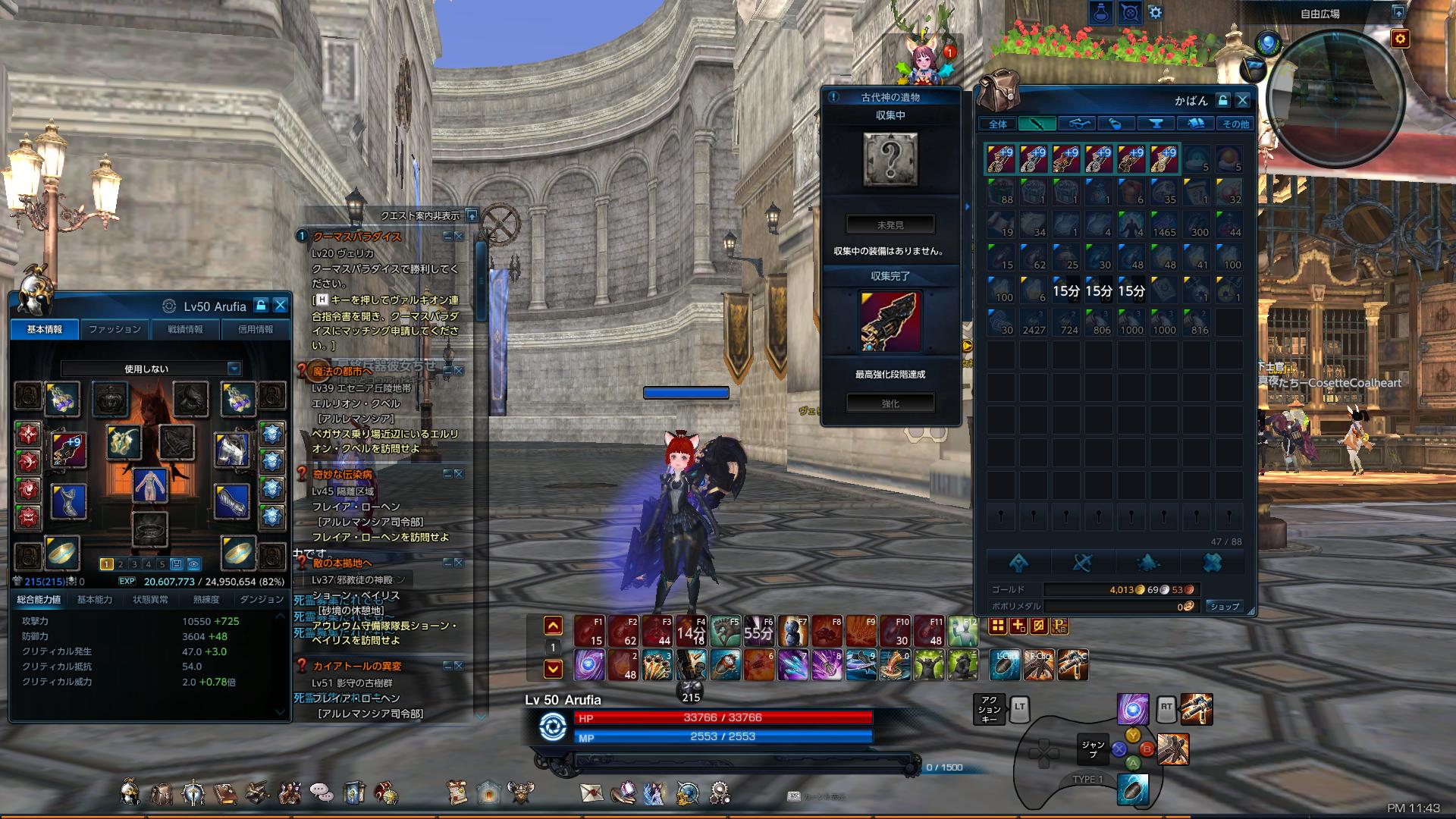Select the completed relic weapon icon
This screenshot has width=1456, height=819.
pos(890,322)
